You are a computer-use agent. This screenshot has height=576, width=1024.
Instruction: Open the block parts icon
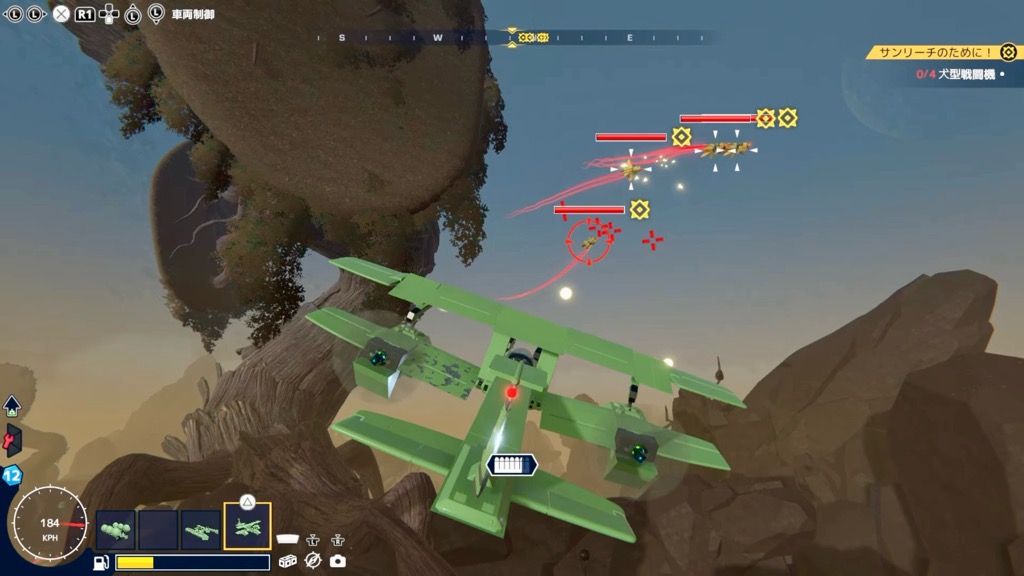(288, 561)
